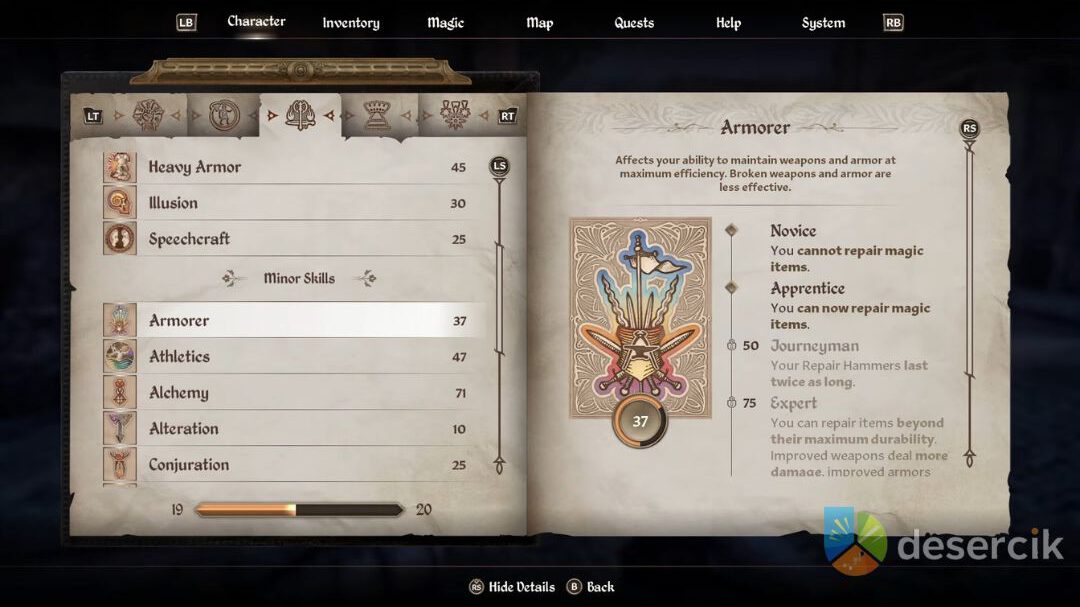Select the axe emblem skills tab
Image resolution: width=1080 pixels, height=607 pixels.
[x=300, y=116]
